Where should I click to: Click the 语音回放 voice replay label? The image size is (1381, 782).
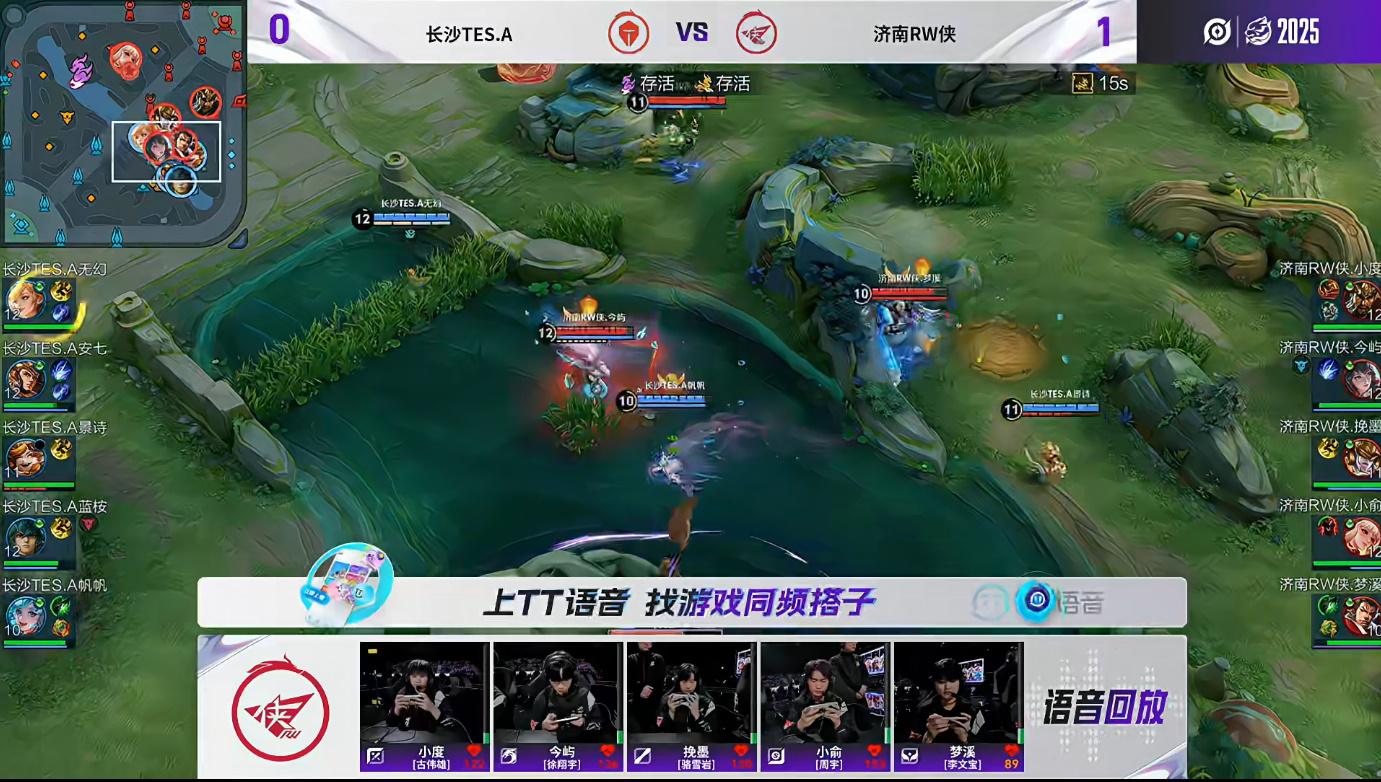point(1105,707)
